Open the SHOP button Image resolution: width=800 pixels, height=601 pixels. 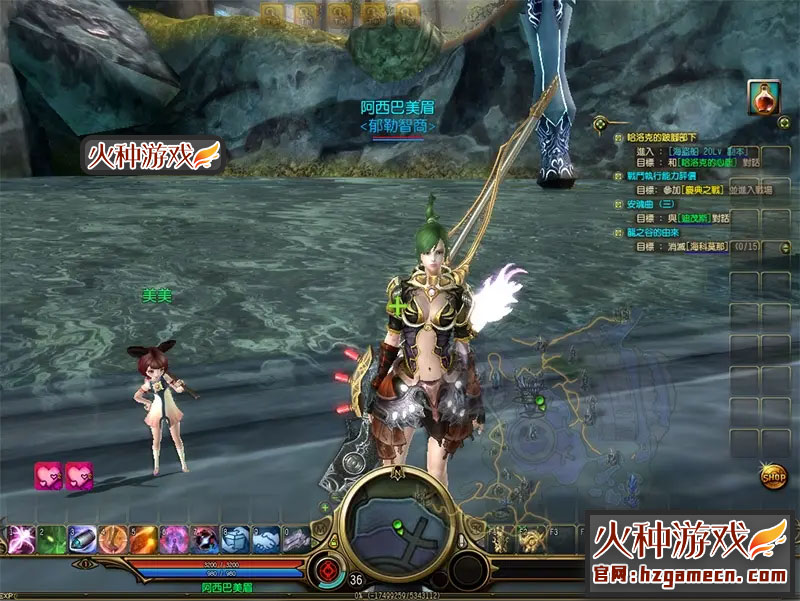(772, 475)
